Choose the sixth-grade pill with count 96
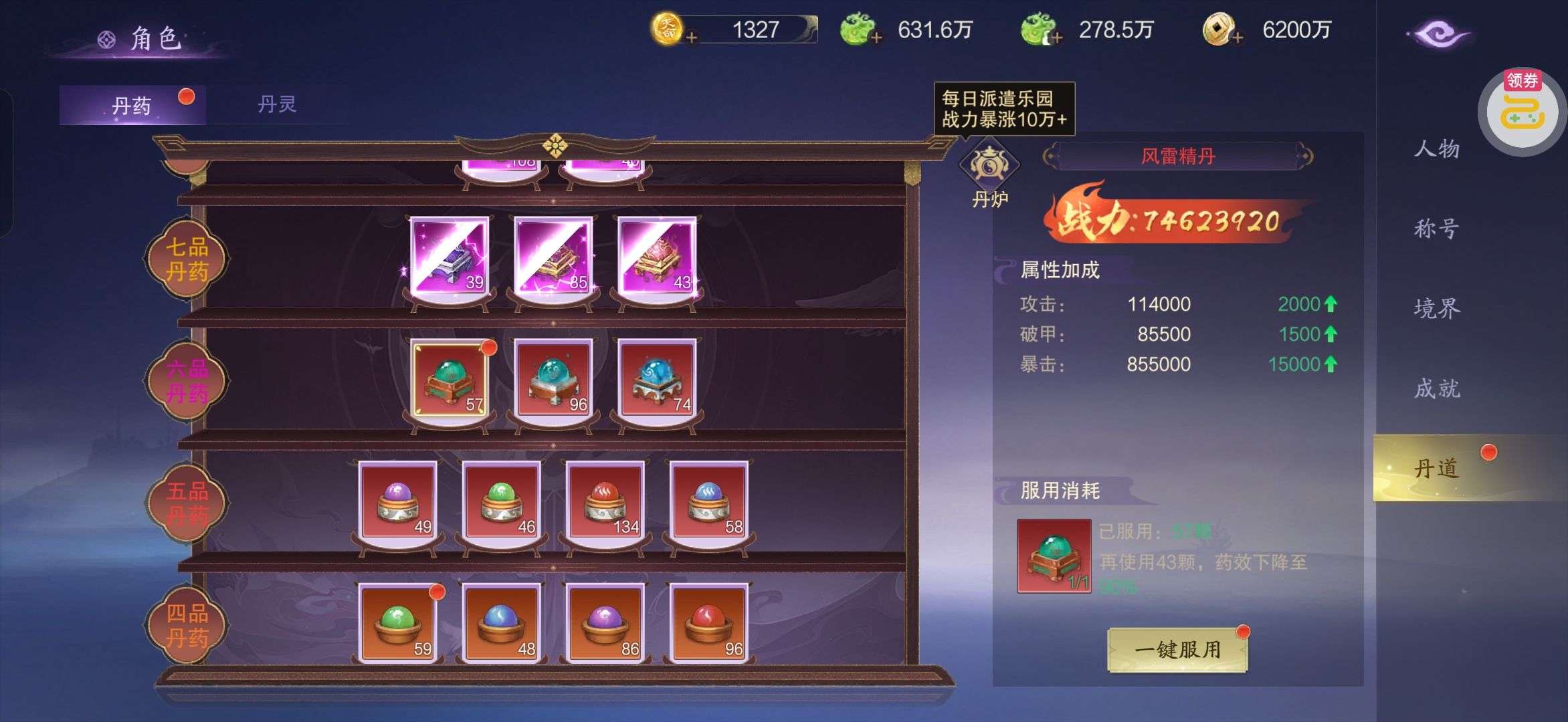 (x=553, y=379)
